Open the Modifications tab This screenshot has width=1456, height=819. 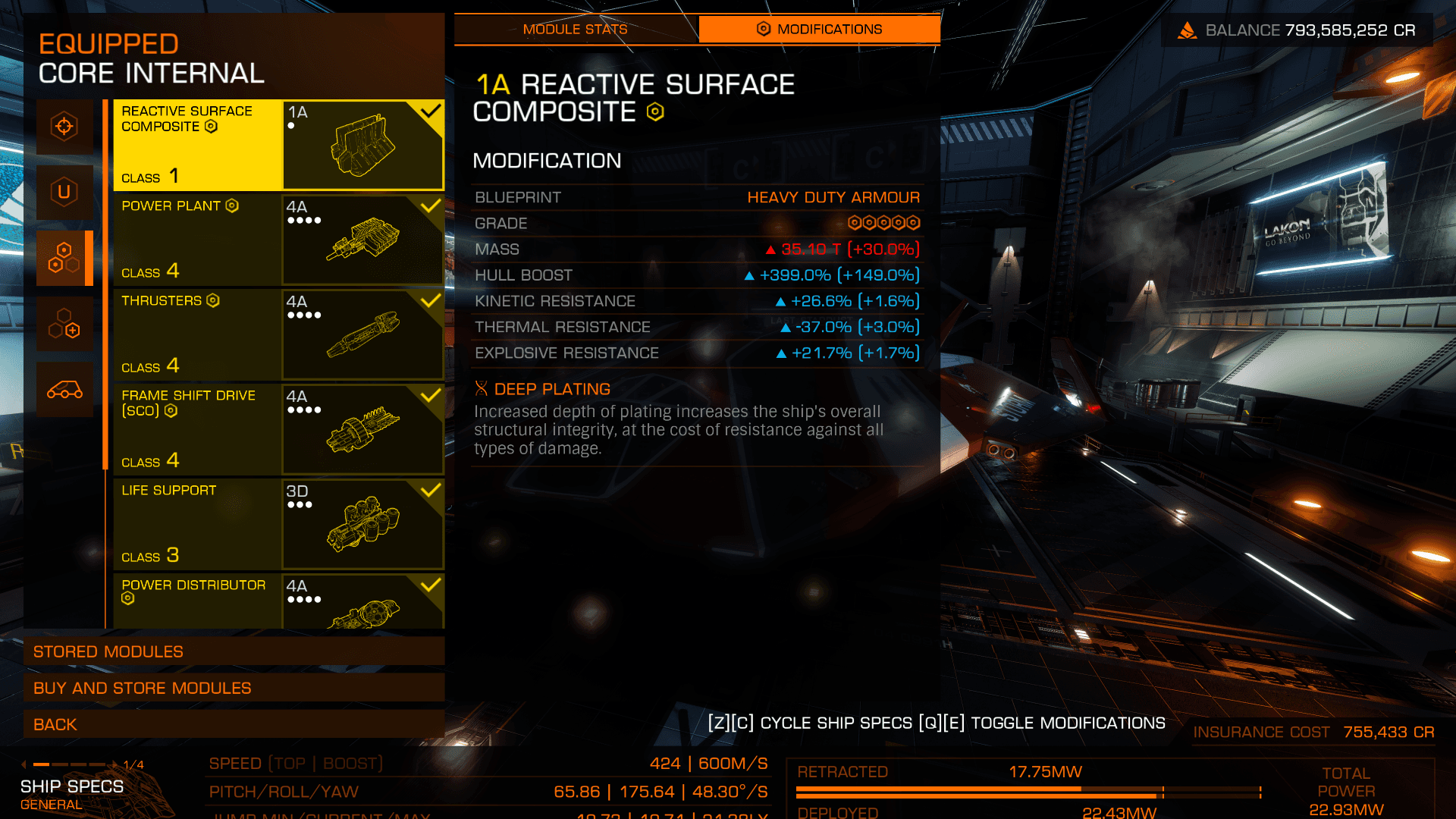click(819, 30)
